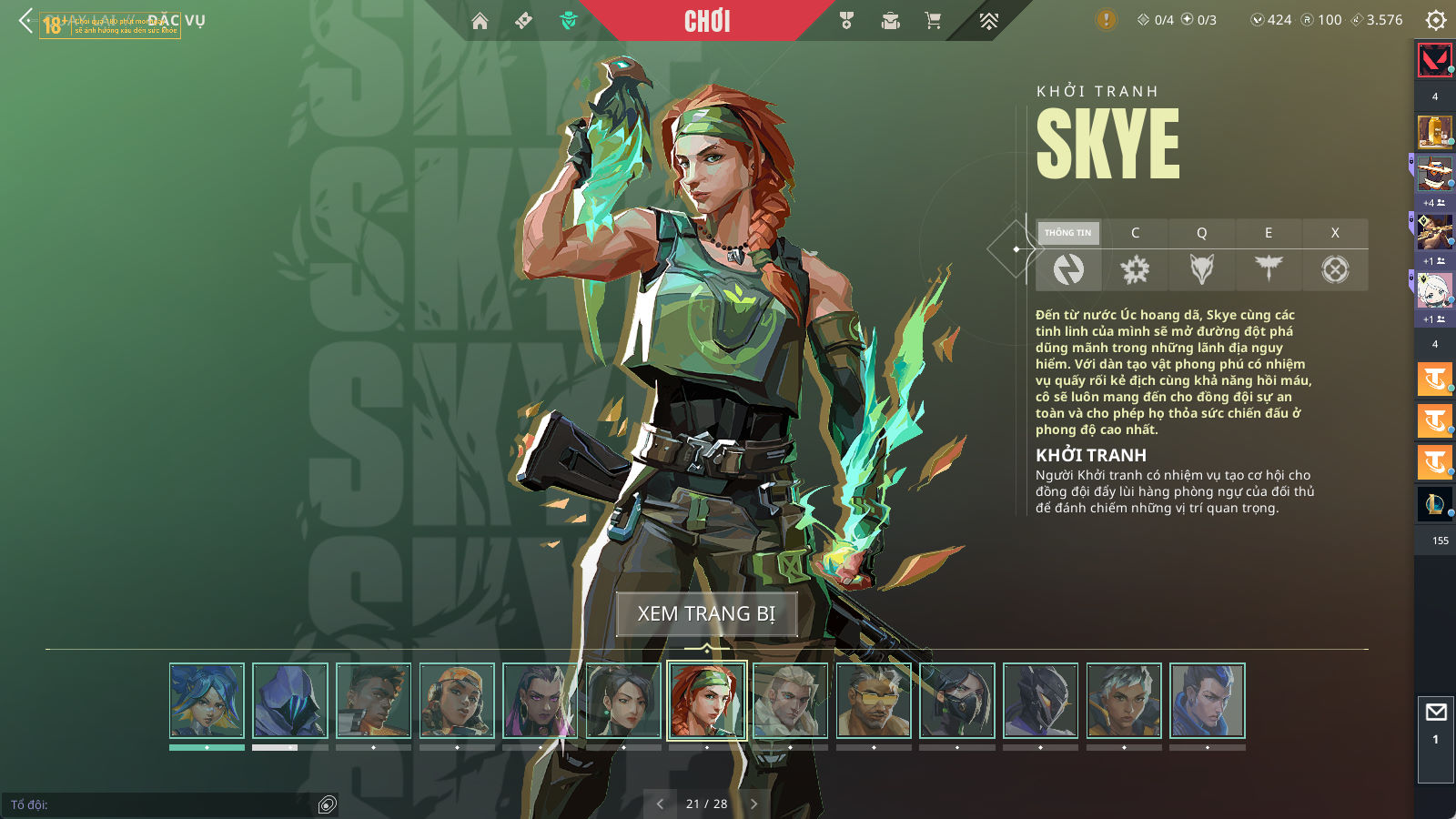Open the mail envelope icon

(1436, 713)
